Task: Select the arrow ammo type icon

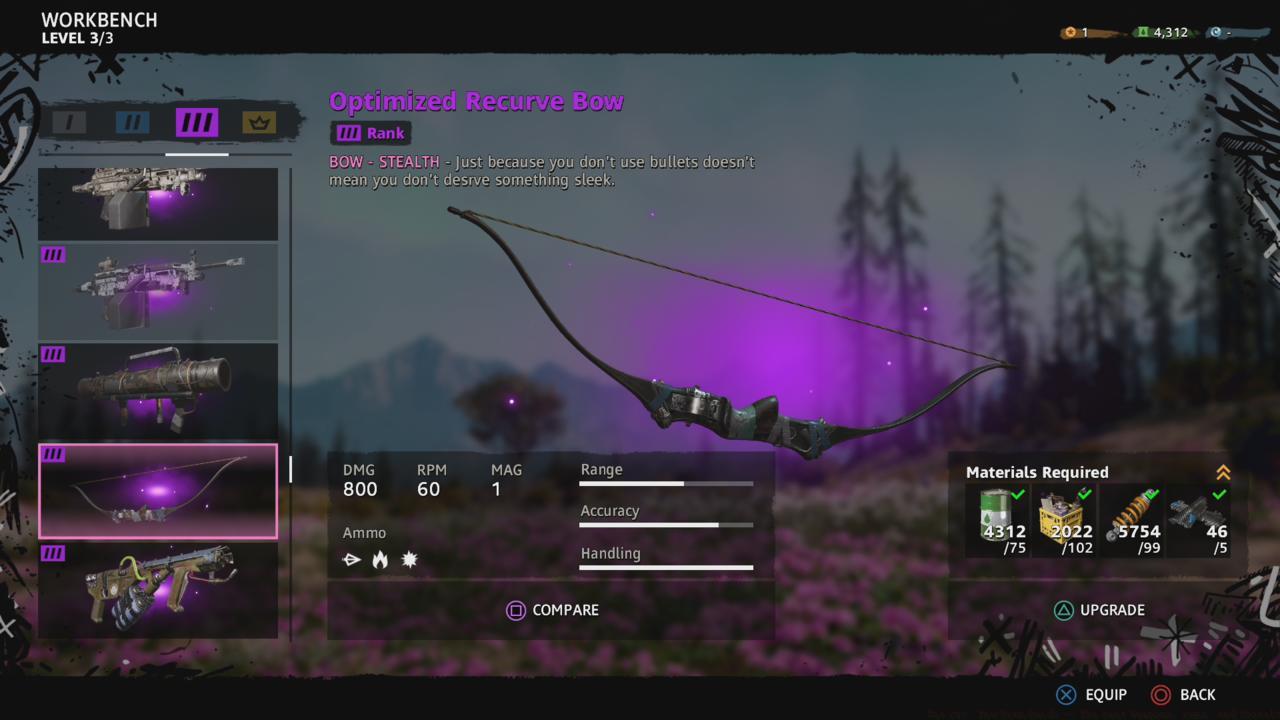Action: pos(351,559)
